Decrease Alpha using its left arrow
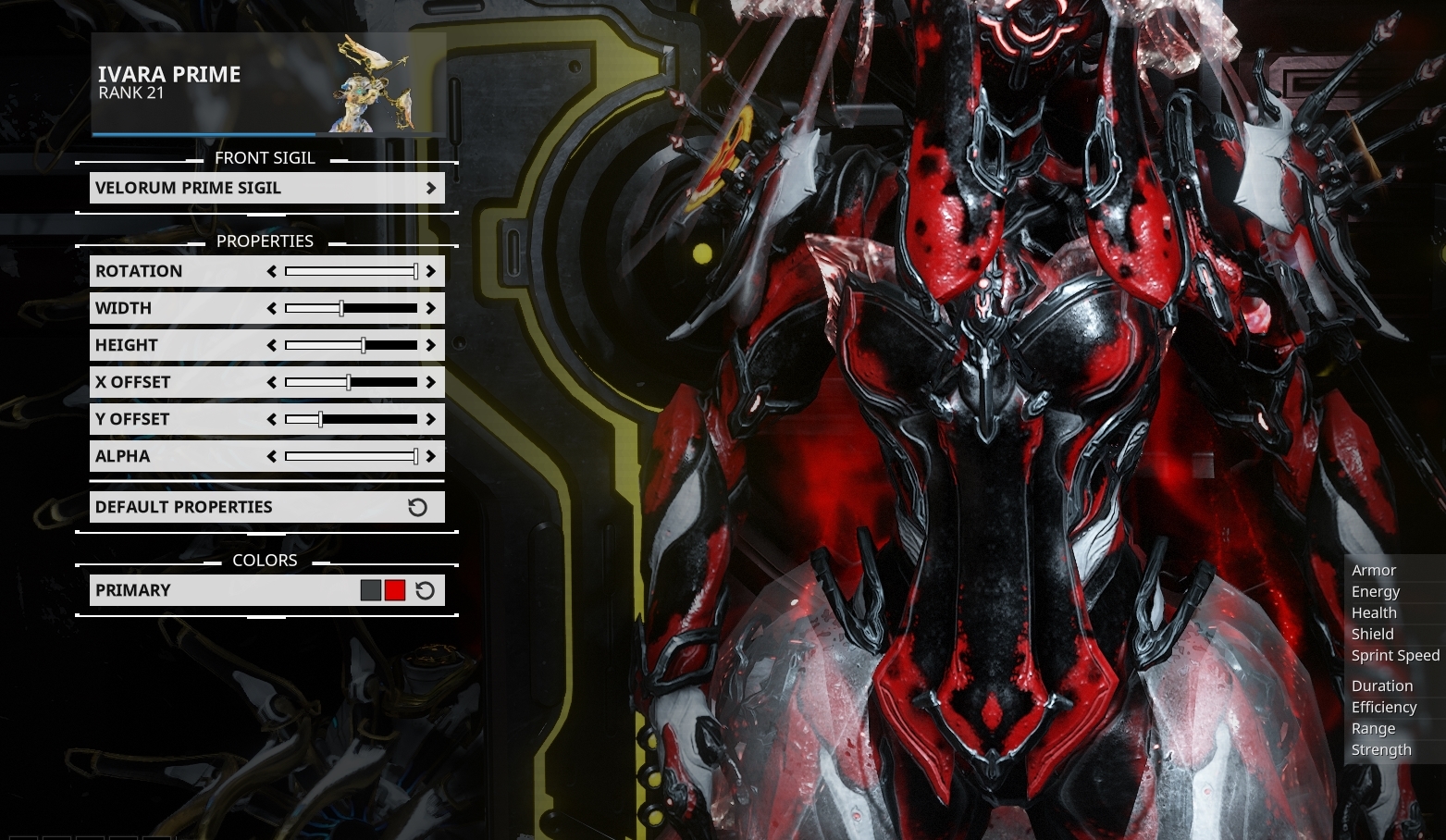 (x=272, y=455)
